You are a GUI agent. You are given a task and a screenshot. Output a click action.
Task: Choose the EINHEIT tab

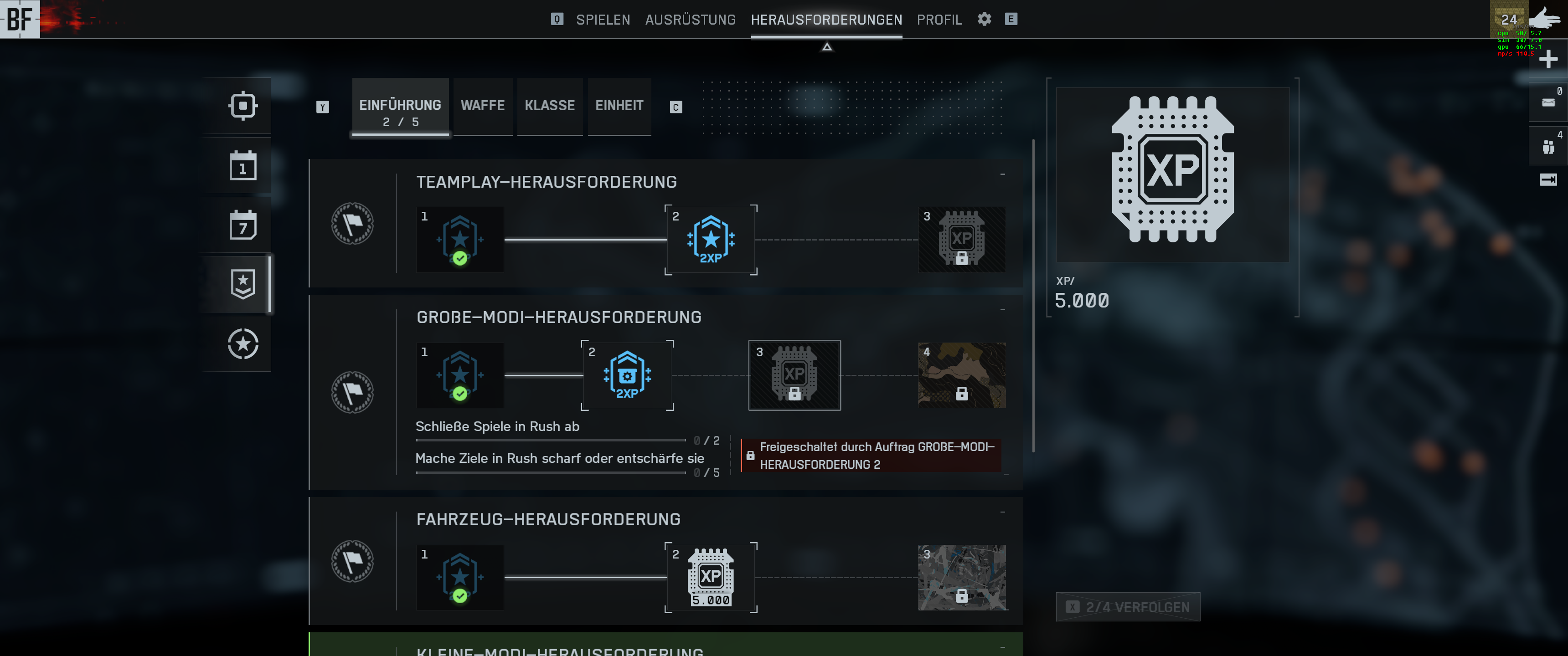pyautogui.click(x=619, y=106)
